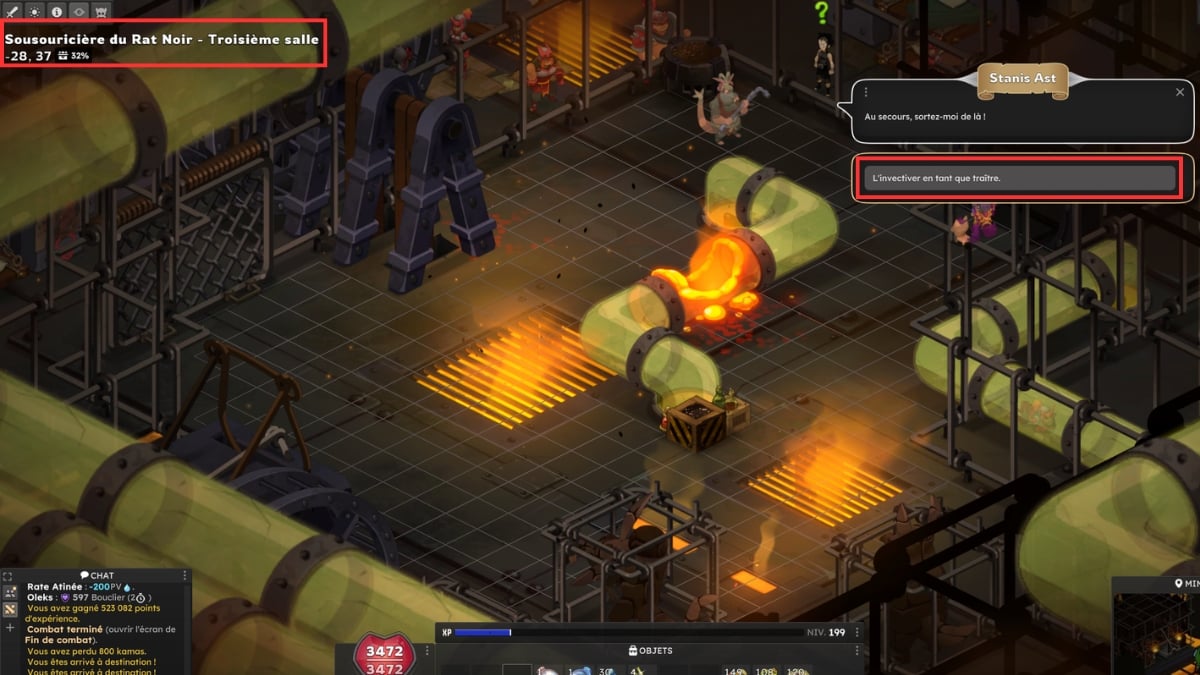Expand the chat window with the corner icon
Screen dimensions: 1200x675
pos(9,577)
